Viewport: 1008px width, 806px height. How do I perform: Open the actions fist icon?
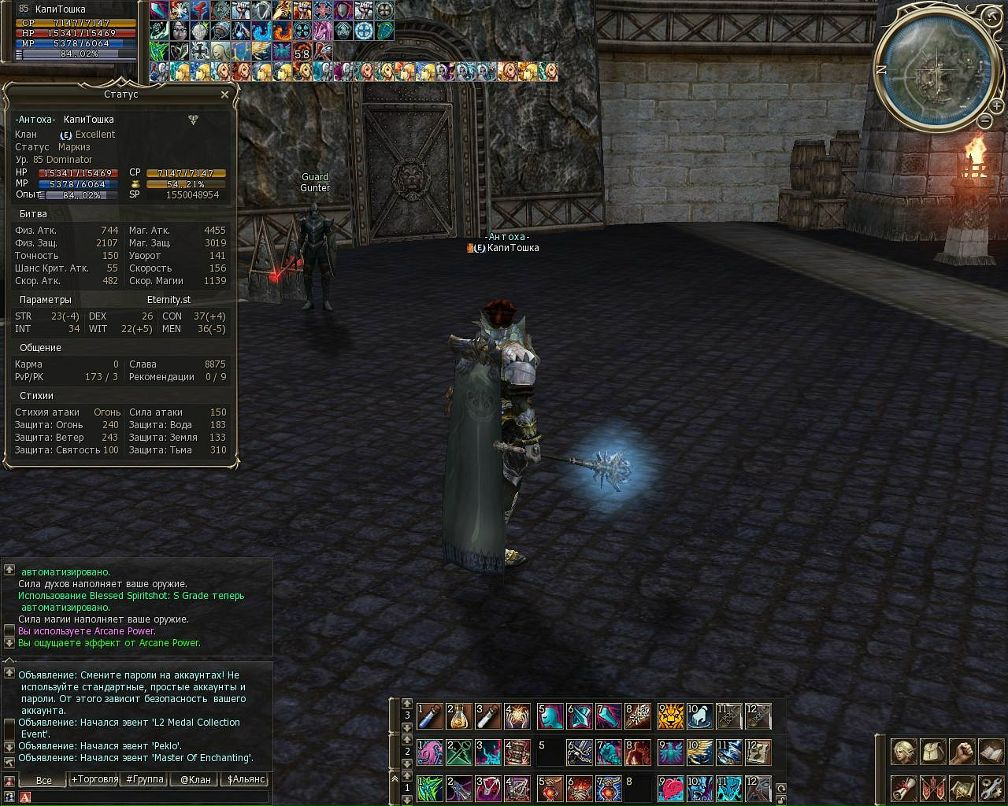point(963,751)
